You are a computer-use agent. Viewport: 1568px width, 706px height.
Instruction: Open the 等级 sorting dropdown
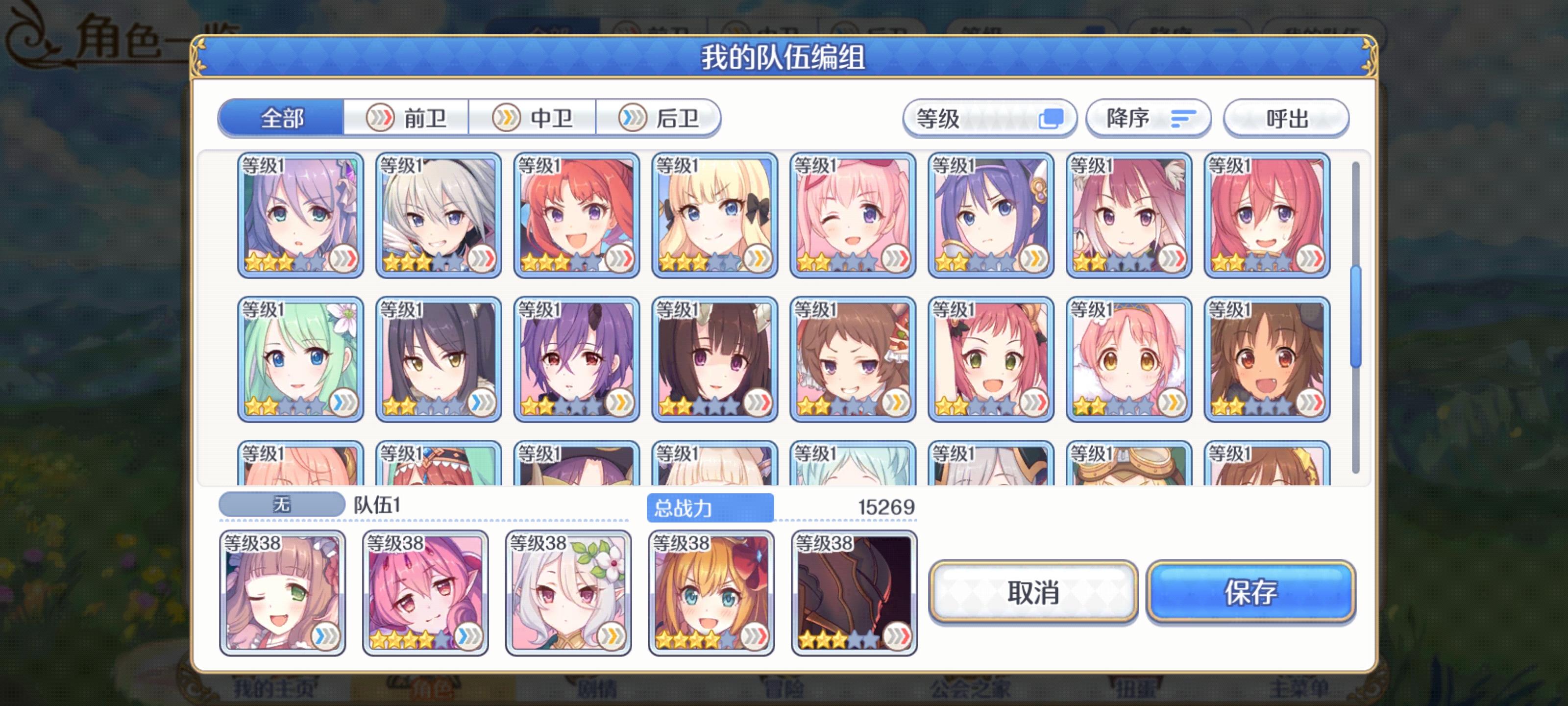coord(988,119)
